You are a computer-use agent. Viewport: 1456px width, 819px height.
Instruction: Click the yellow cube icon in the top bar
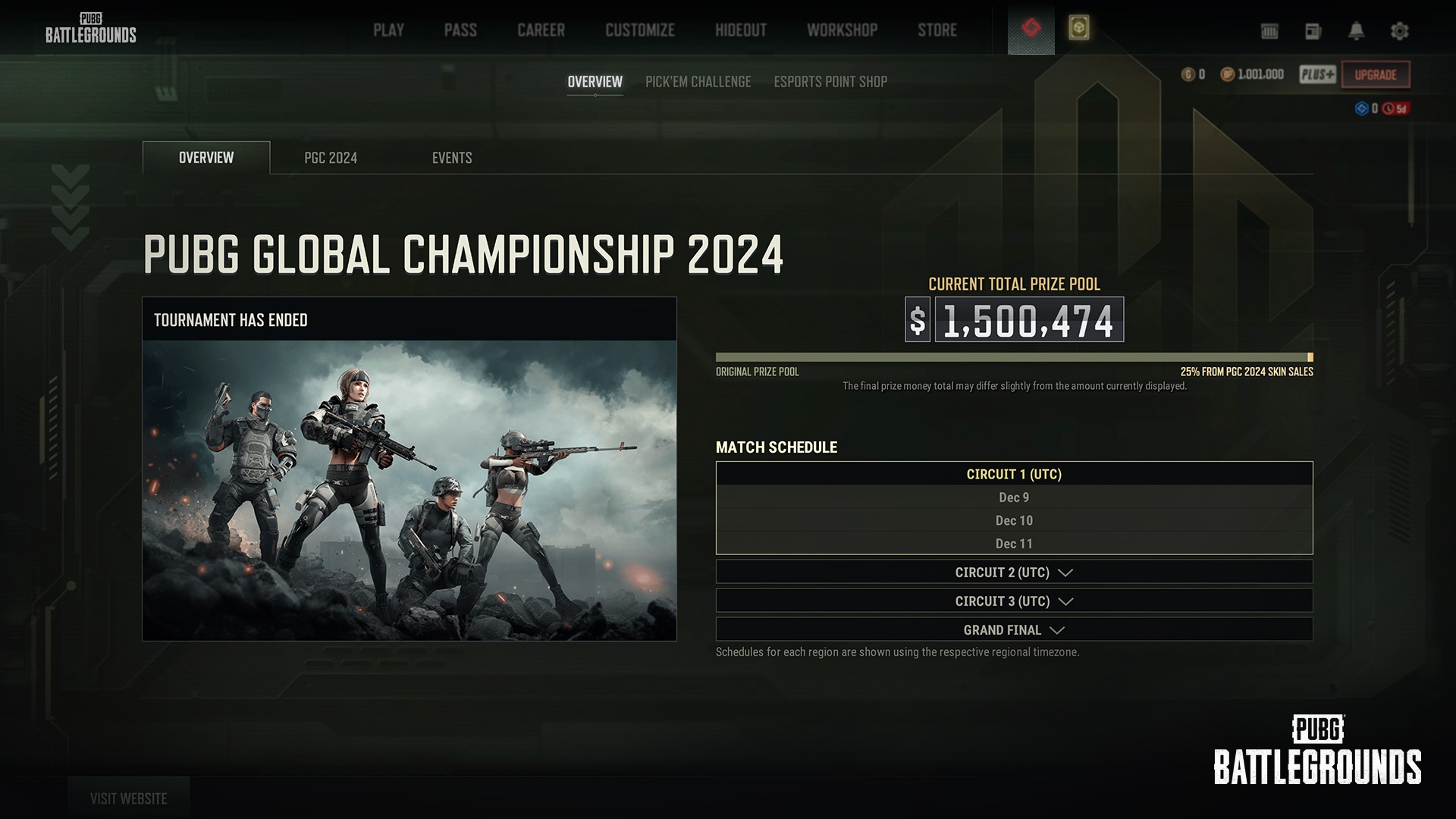pyautogui.click(x=1078, y=28)
